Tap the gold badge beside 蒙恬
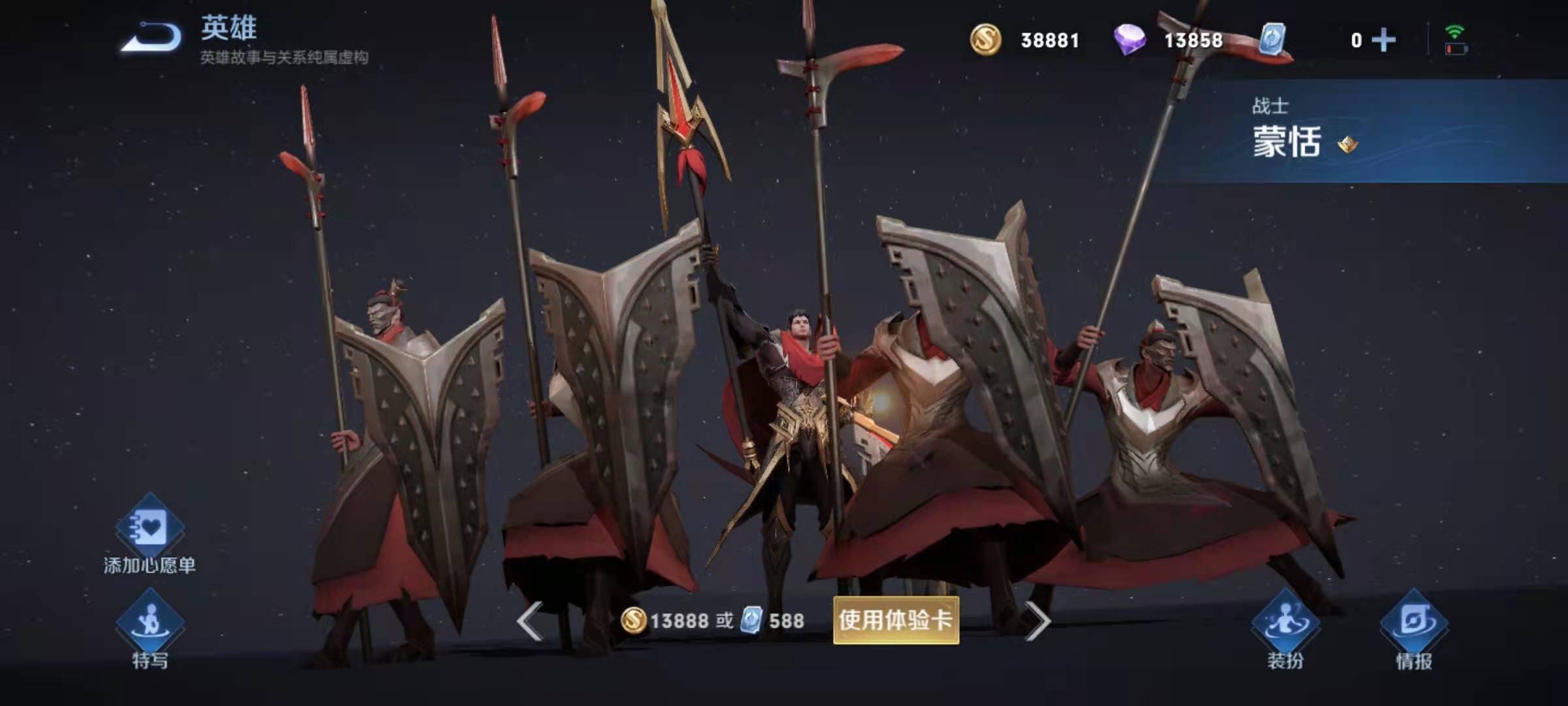This screenshot has height=706, width=1568. 1348,144
